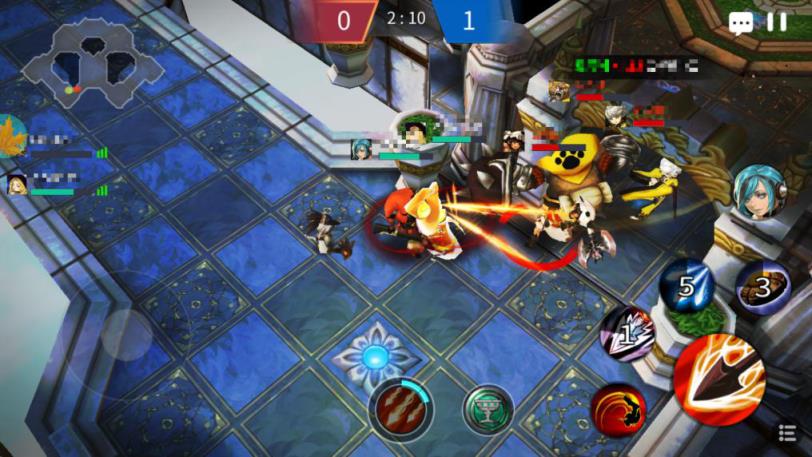
Task: Touch the virtual movement joystick
Action: (127, 335)
